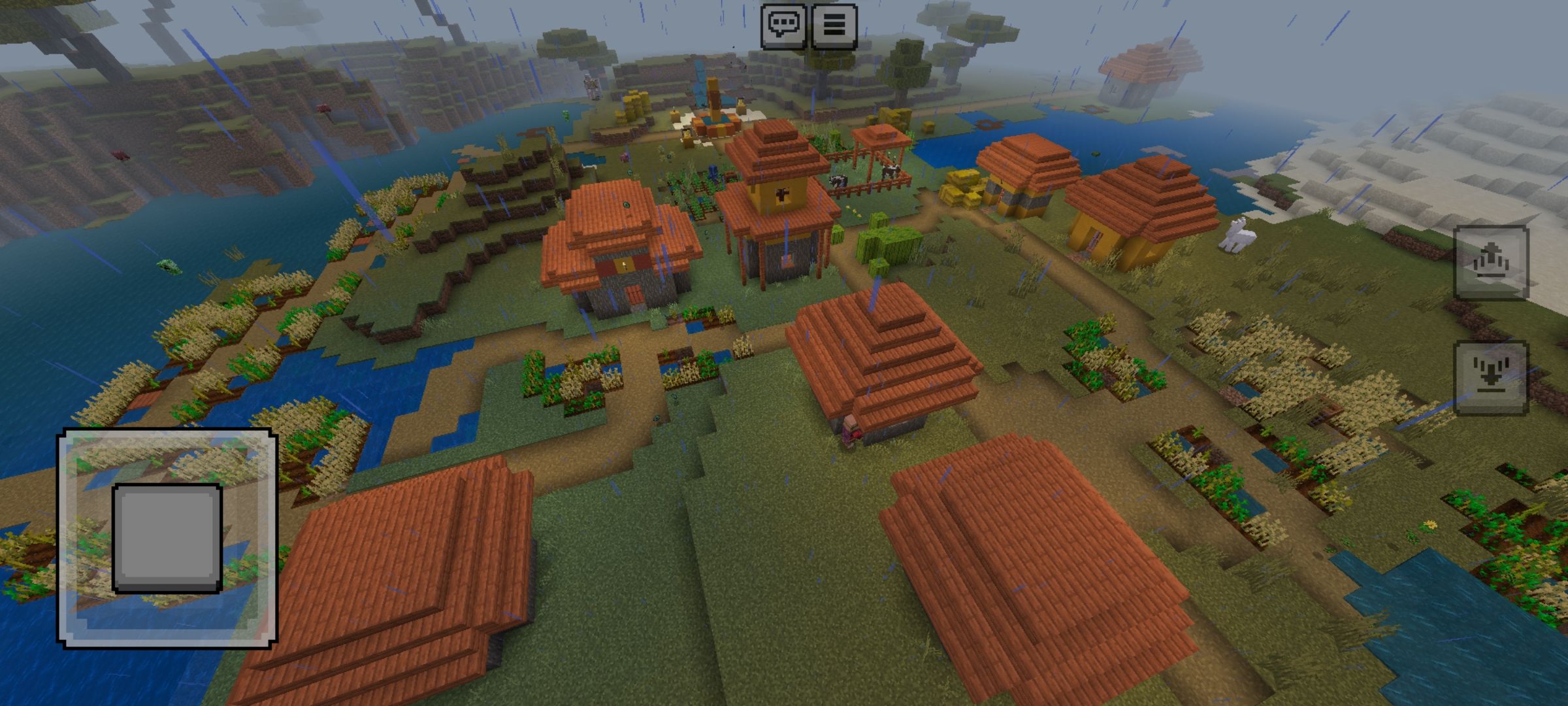
Task: Tap the fly up arrow button
Action: [1491, 263]
